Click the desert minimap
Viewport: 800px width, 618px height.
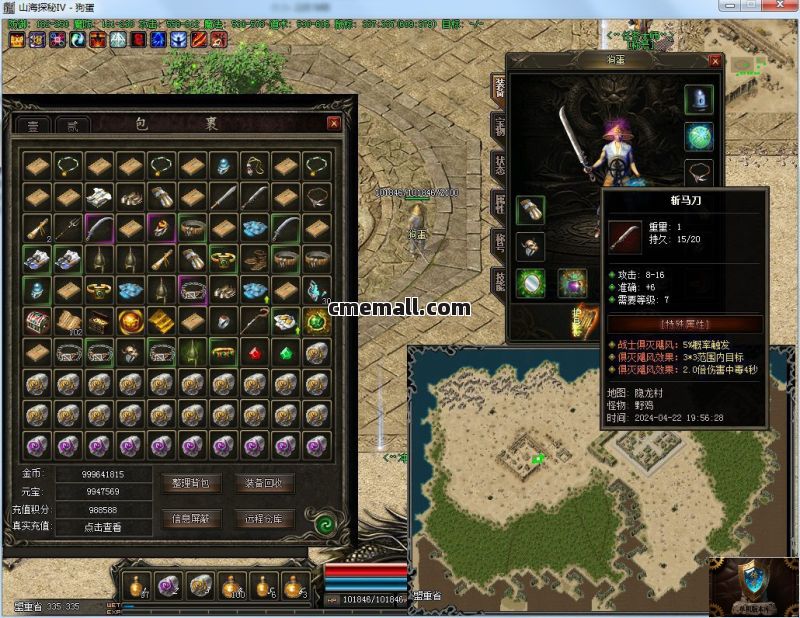pos(560,470)
